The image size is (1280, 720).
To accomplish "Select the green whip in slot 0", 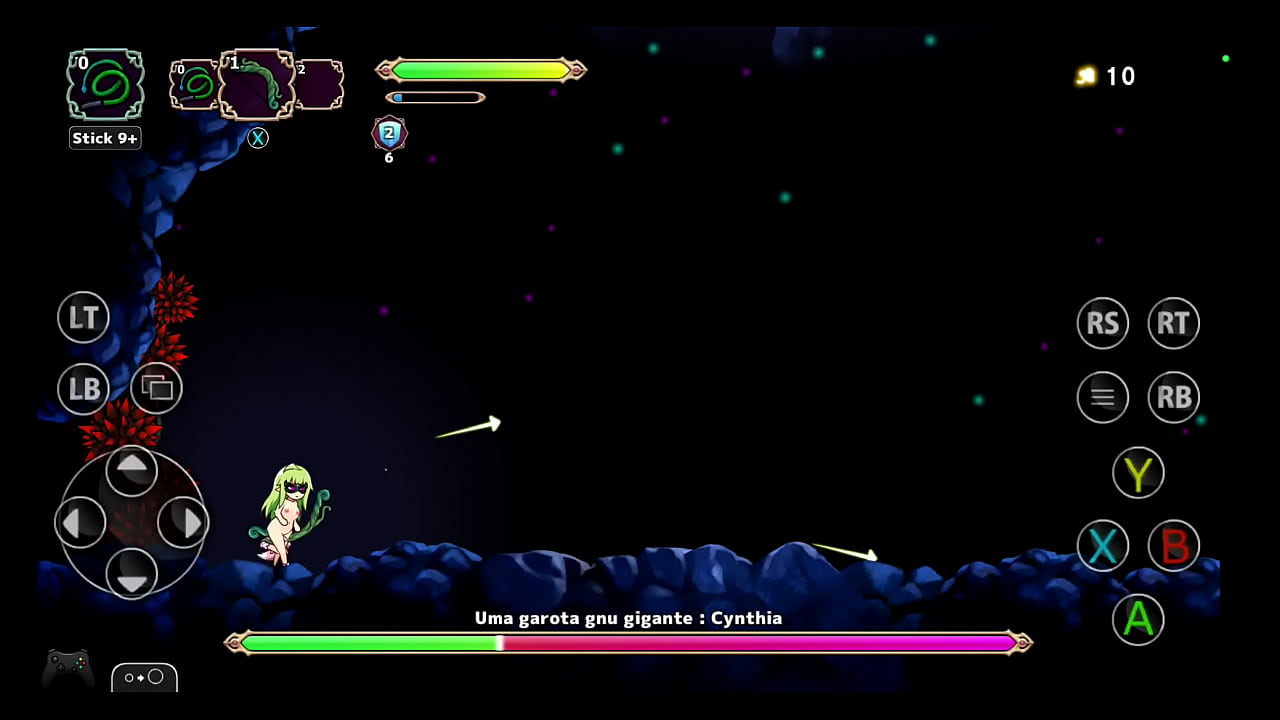I will pyautogui.click(x=194, y=85).
